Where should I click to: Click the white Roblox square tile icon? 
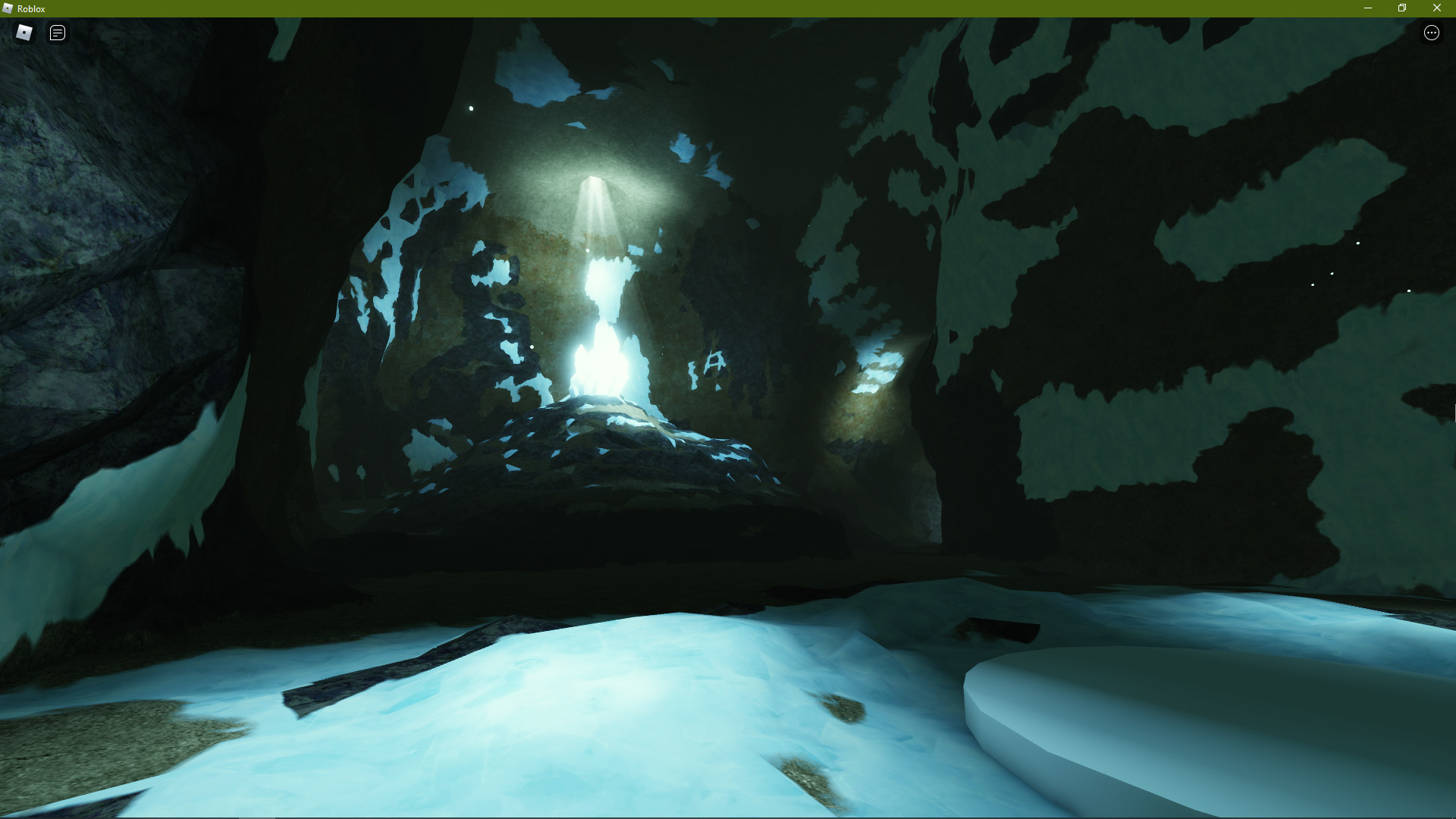pos(24,33)
